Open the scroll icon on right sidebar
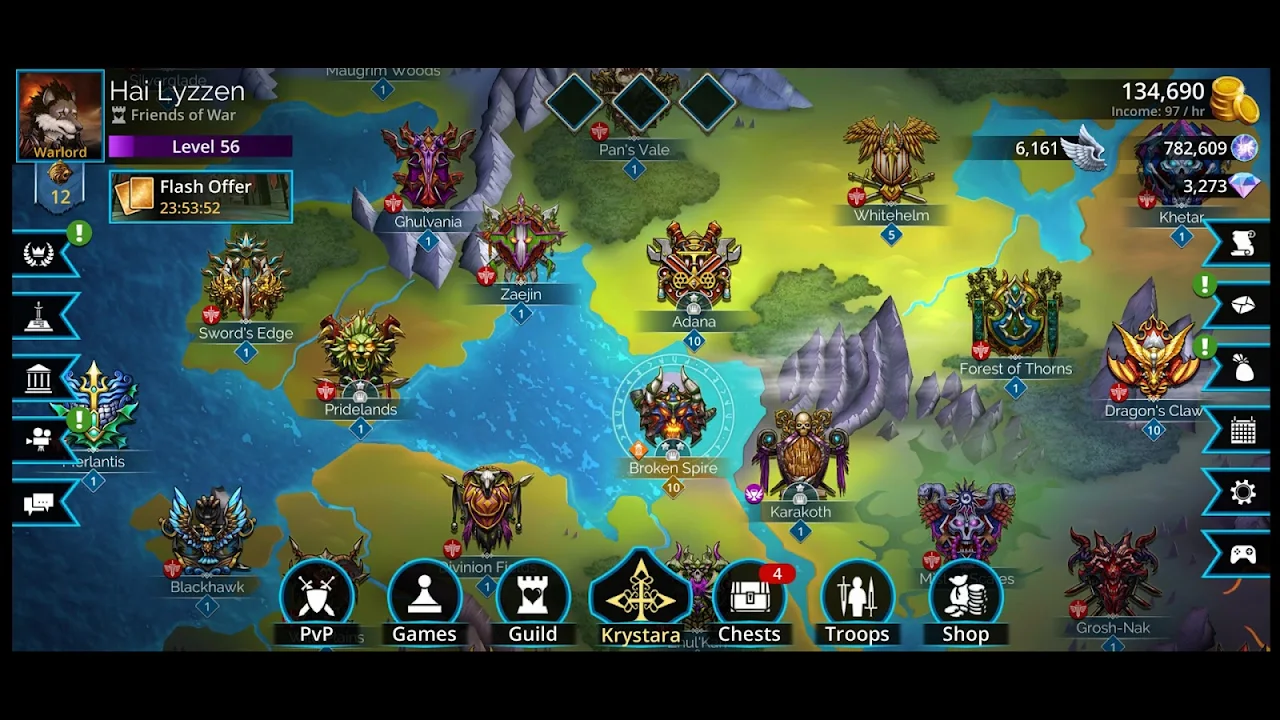Image resolution: width=1280 pixels, height=720 pixels. click(x=1243, y=244)
